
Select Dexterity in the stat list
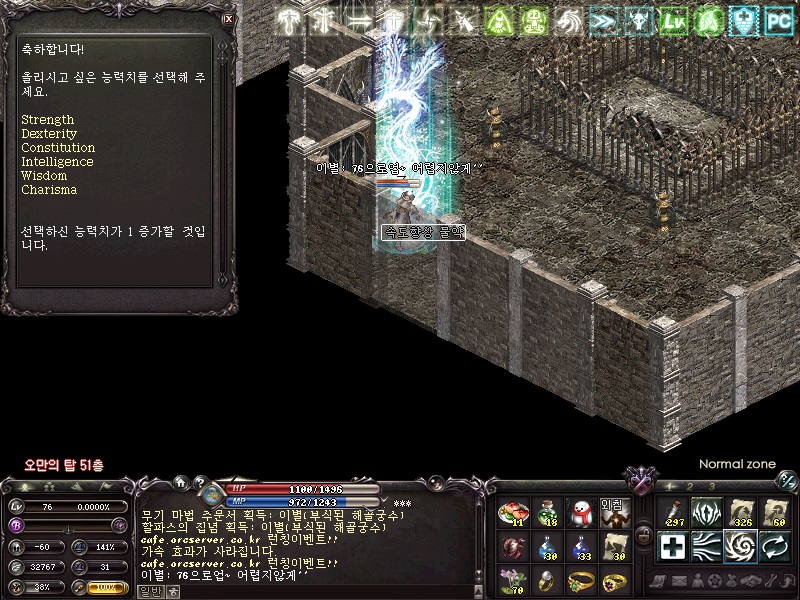(49, 134)
